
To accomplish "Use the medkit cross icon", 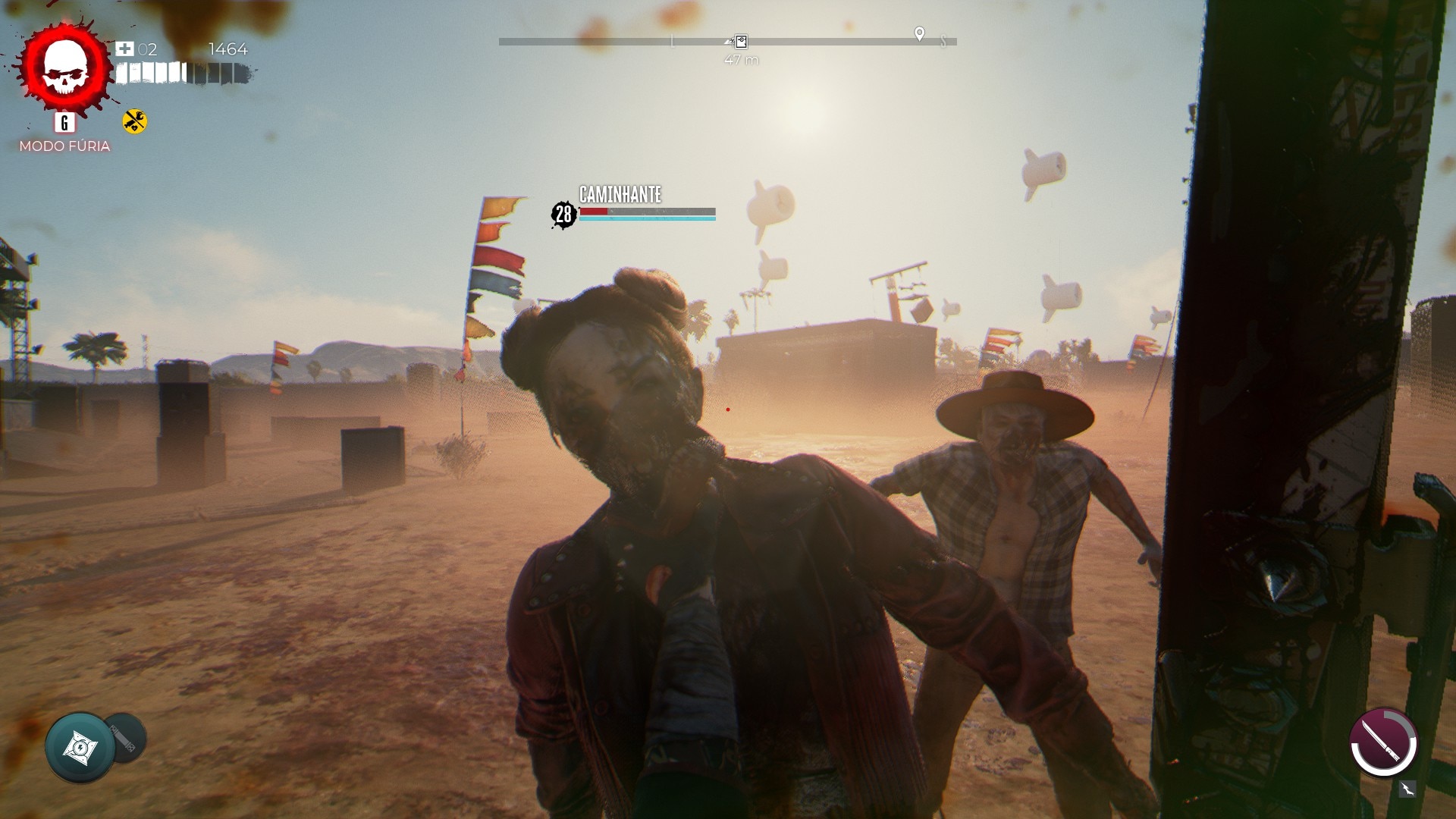I will tap(124, 49).
